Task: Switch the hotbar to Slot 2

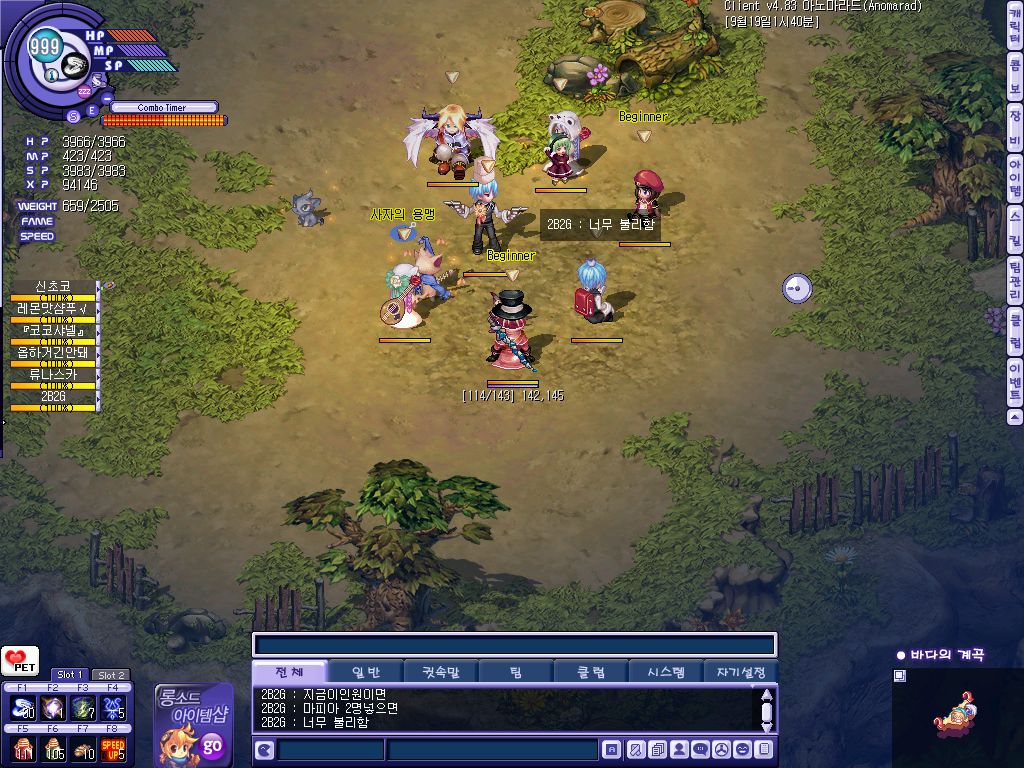Action: [110, 675]
